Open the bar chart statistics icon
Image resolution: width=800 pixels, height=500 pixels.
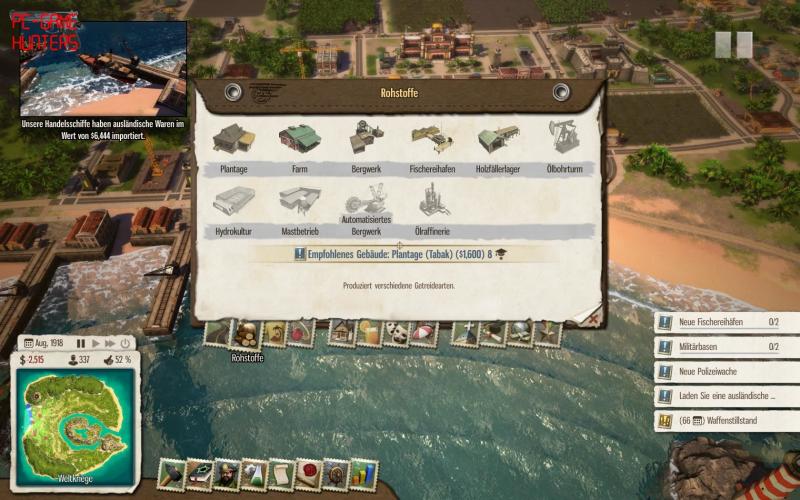pyautogui.click(x=362, y=473)
